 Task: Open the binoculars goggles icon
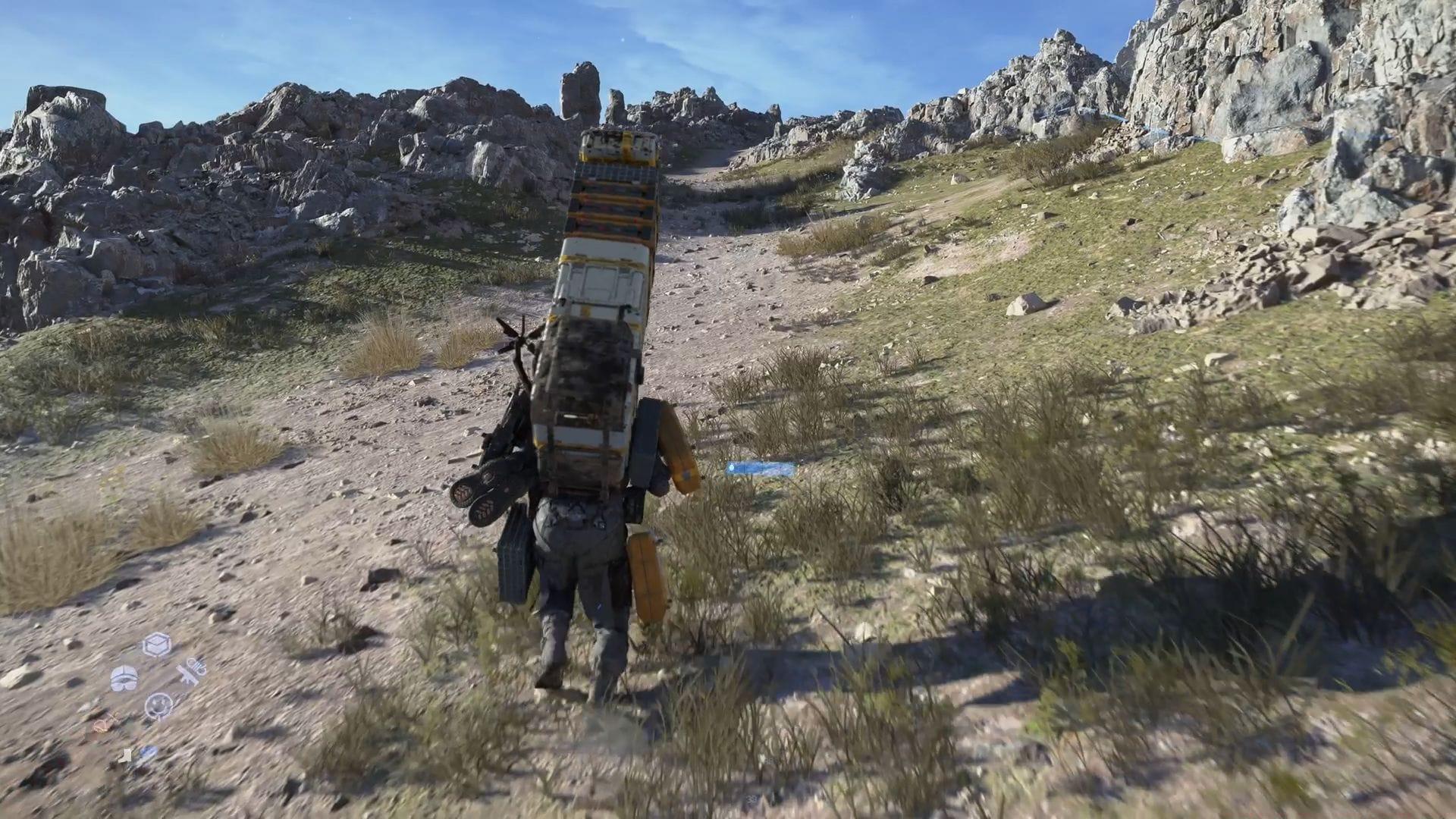[124, 678]
